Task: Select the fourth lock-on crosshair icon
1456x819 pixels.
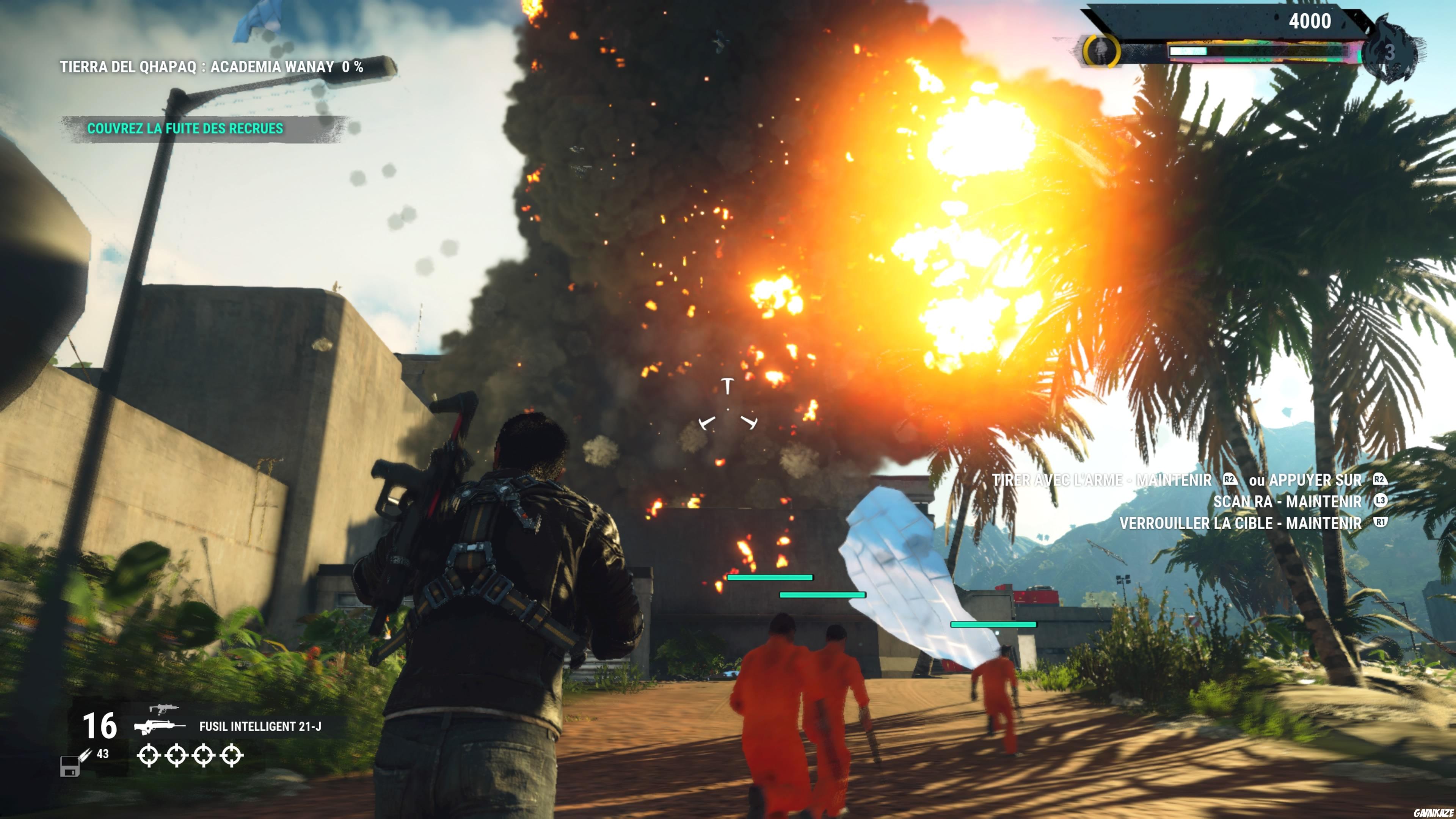Action: pos(232,756)
